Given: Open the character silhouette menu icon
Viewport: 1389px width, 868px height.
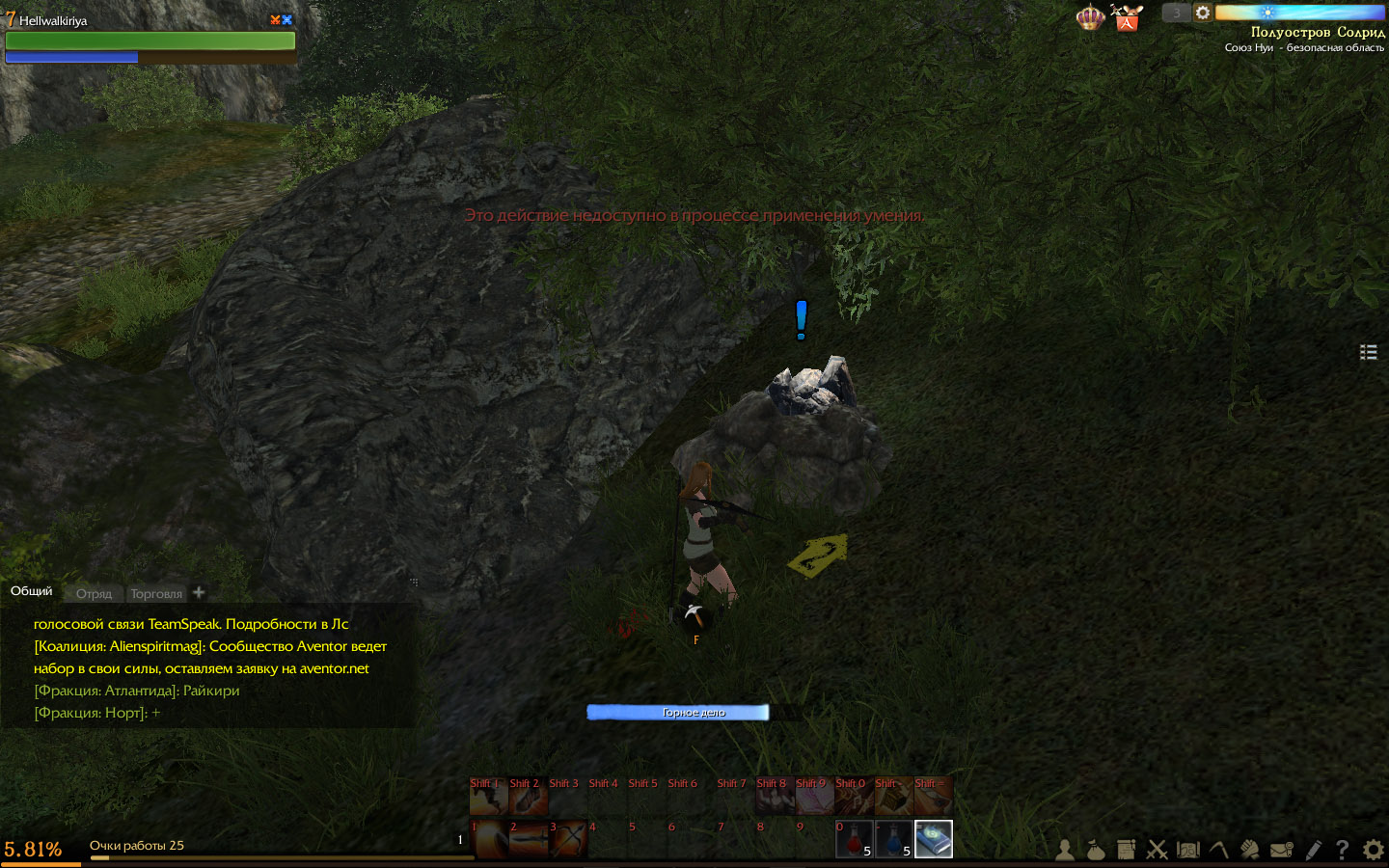Looking at the screenshot, I should pyautogui.click(x=1064, y=850).
